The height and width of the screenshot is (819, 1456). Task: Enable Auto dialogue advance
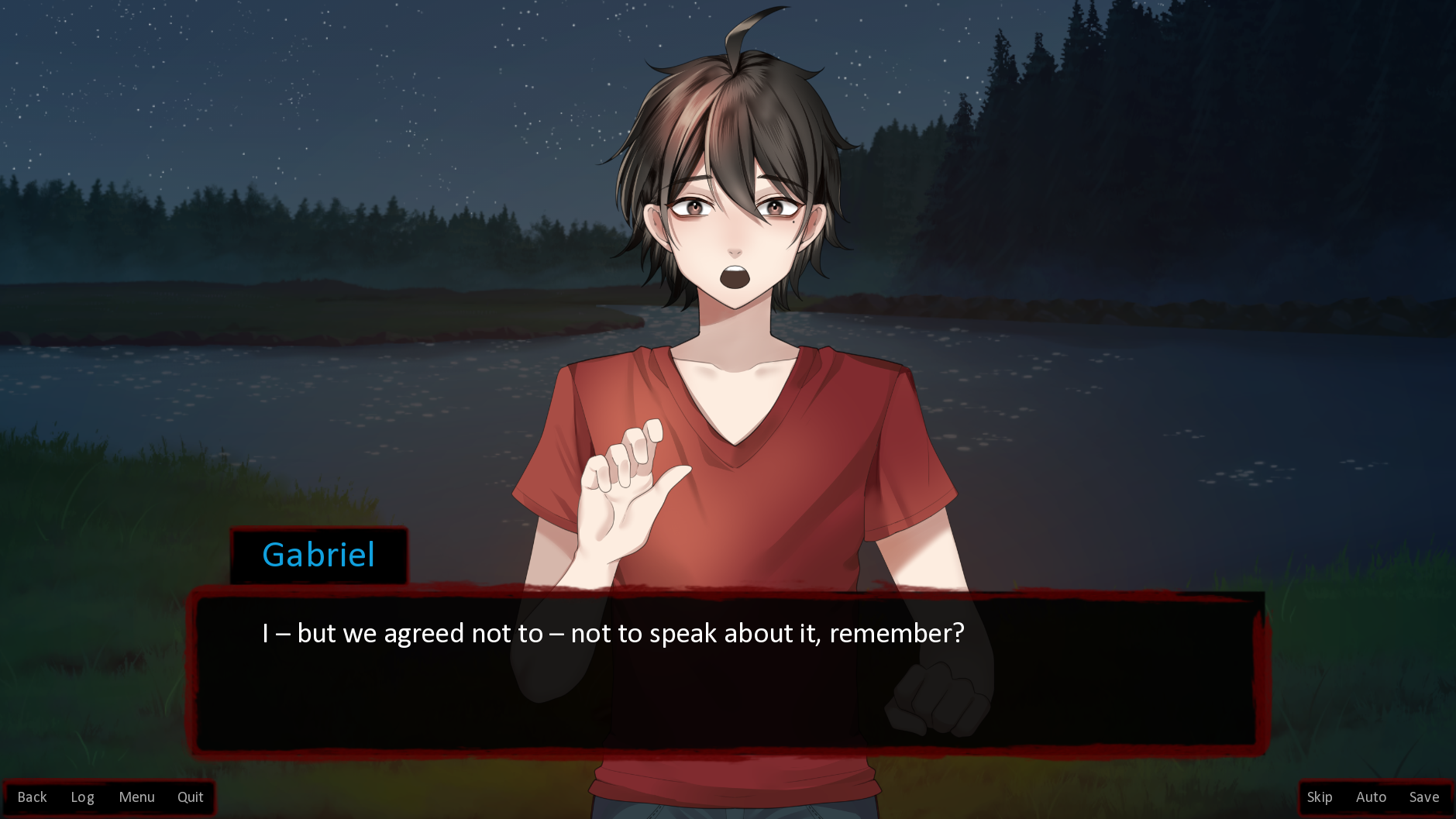click(x=1371, y=797)
